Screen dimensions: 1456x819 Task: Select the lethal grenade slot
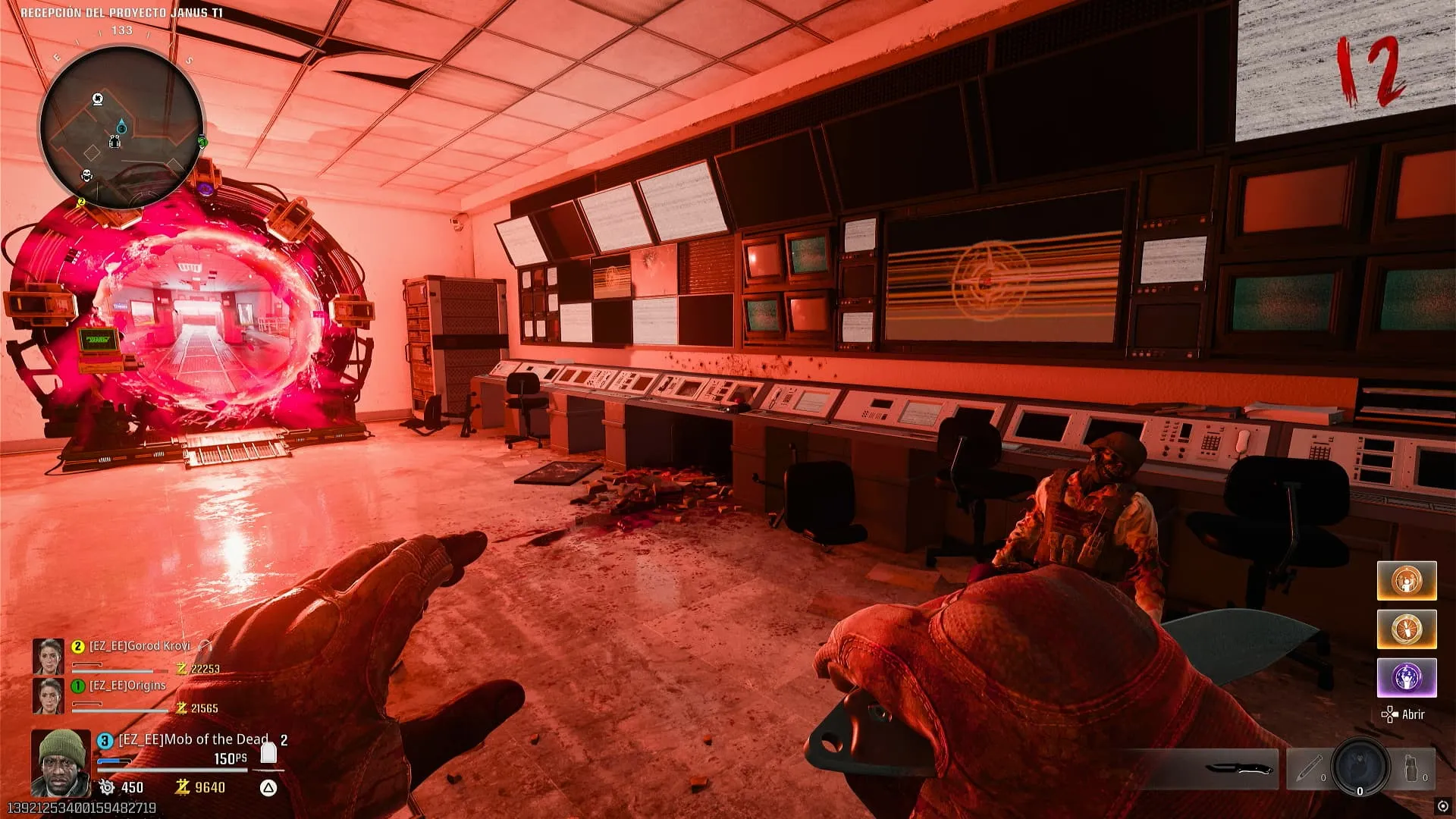point(1413,769)
